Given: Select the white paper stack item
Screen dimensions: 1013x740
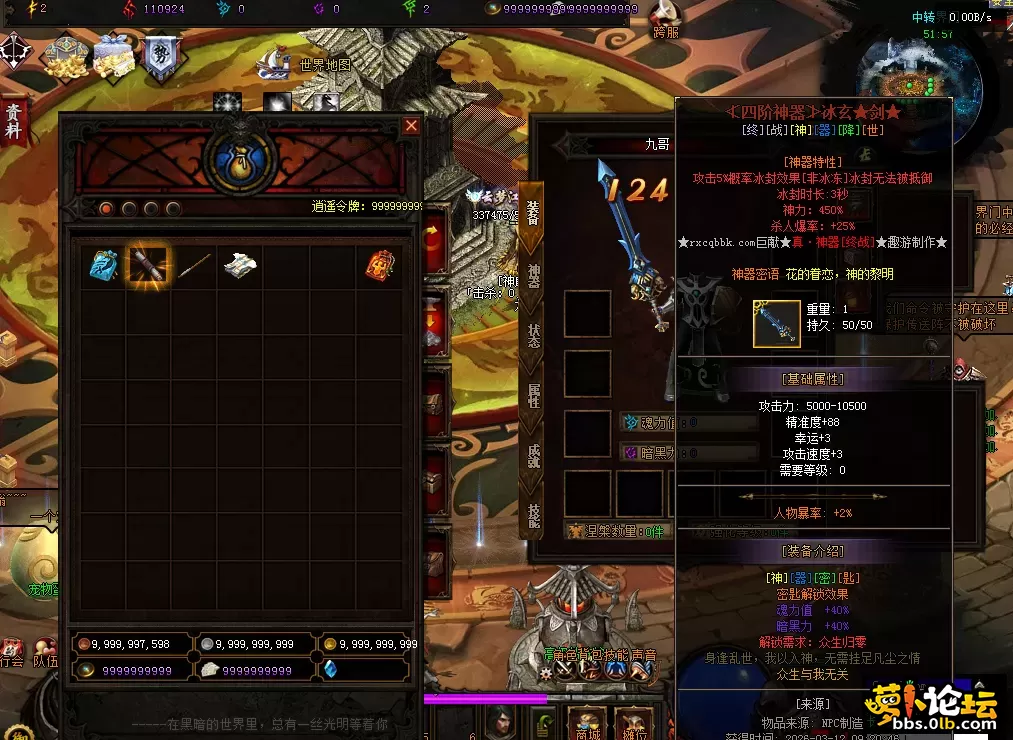Looking at the screenshot, I should [240, 265].
